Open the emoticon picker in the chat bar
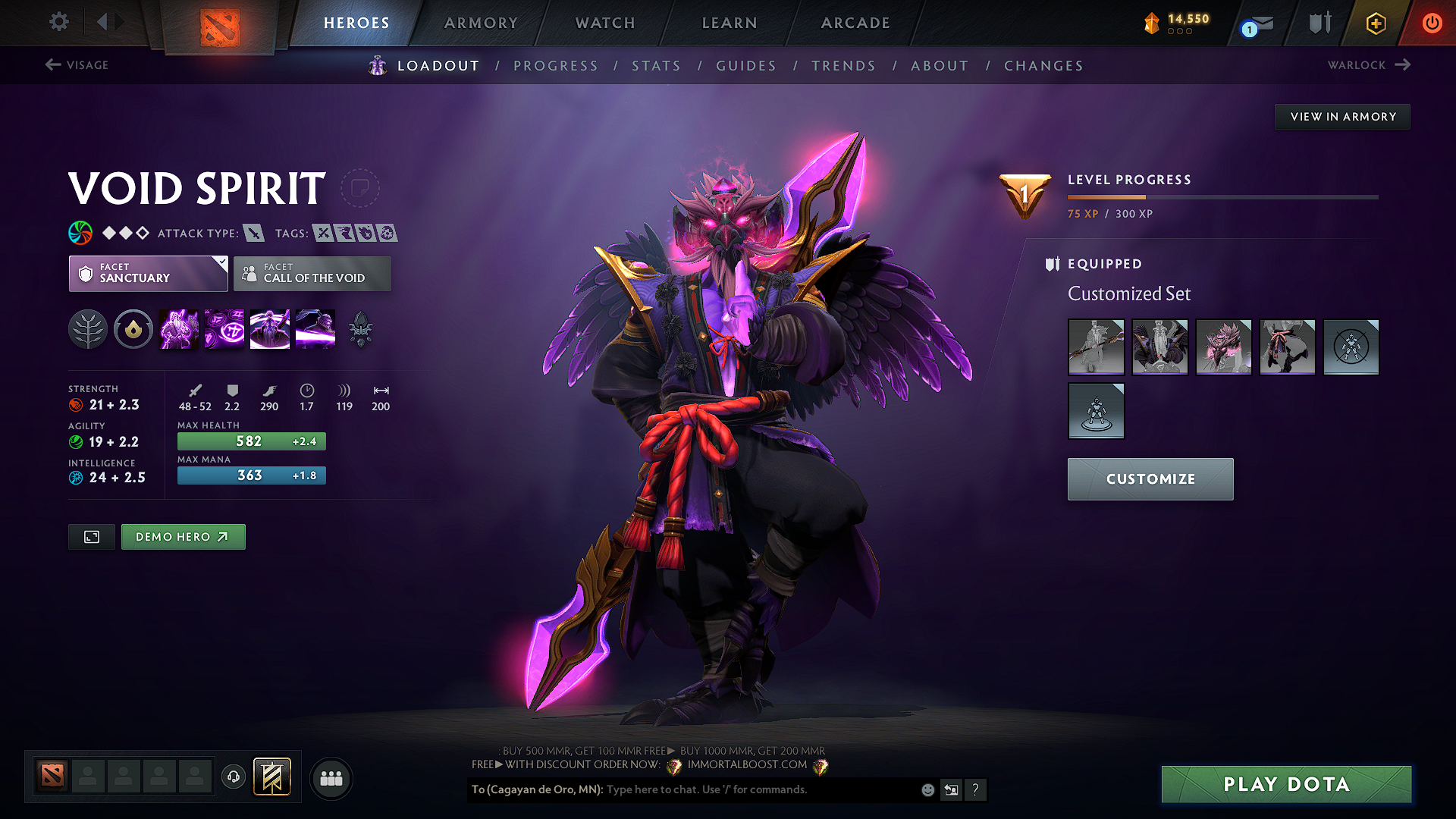 [927, 789]
